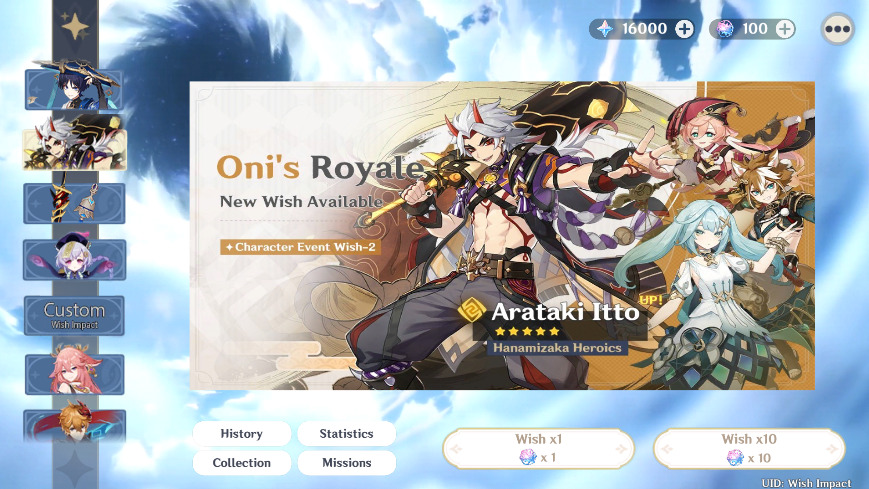Add more Primogems with plus button
Viewport: 869px width, 489px height.
pos(684,29)
